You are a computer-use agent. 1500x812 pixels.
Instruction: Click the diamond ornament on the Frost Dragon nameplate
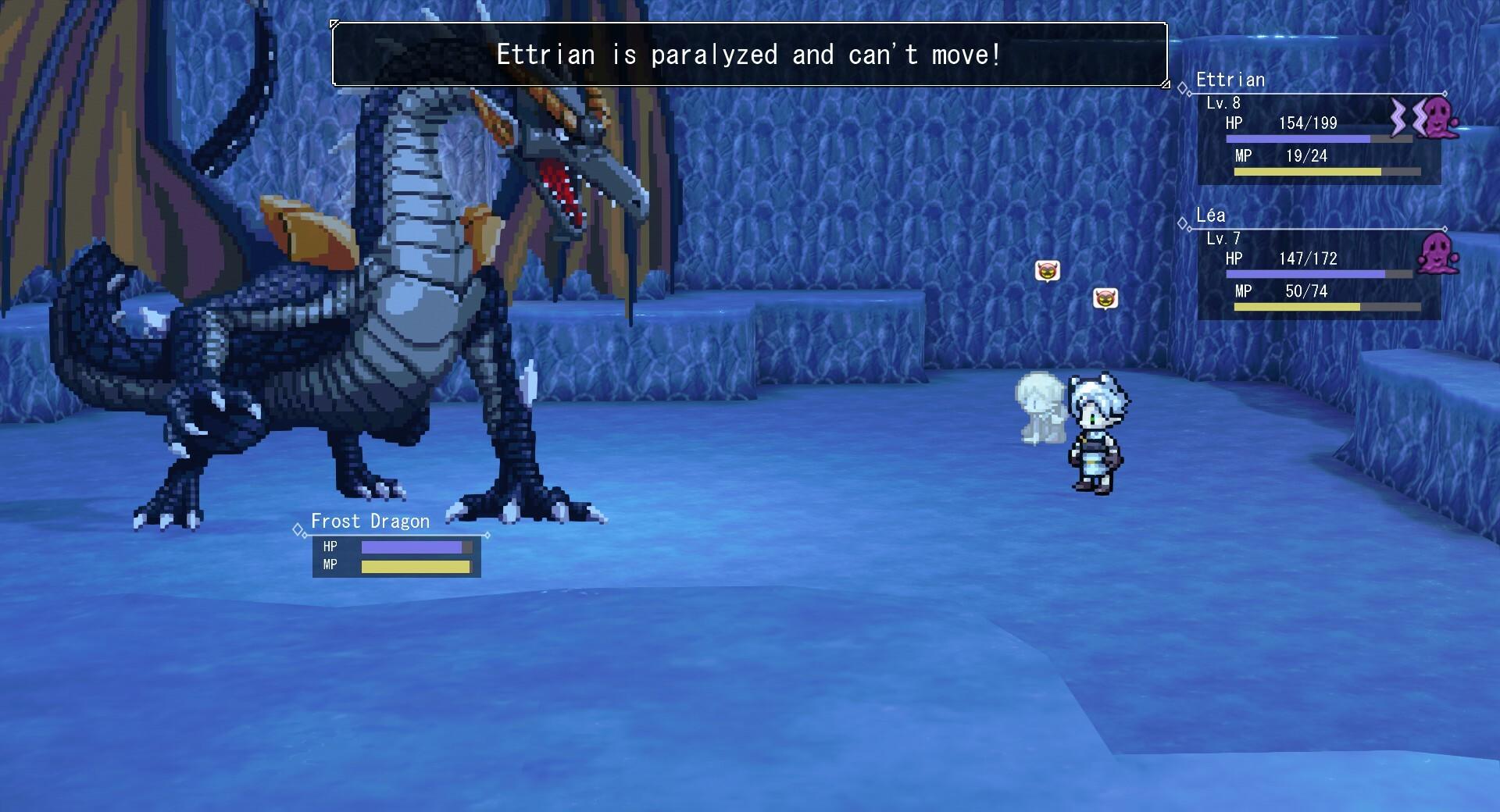[298, 530]
